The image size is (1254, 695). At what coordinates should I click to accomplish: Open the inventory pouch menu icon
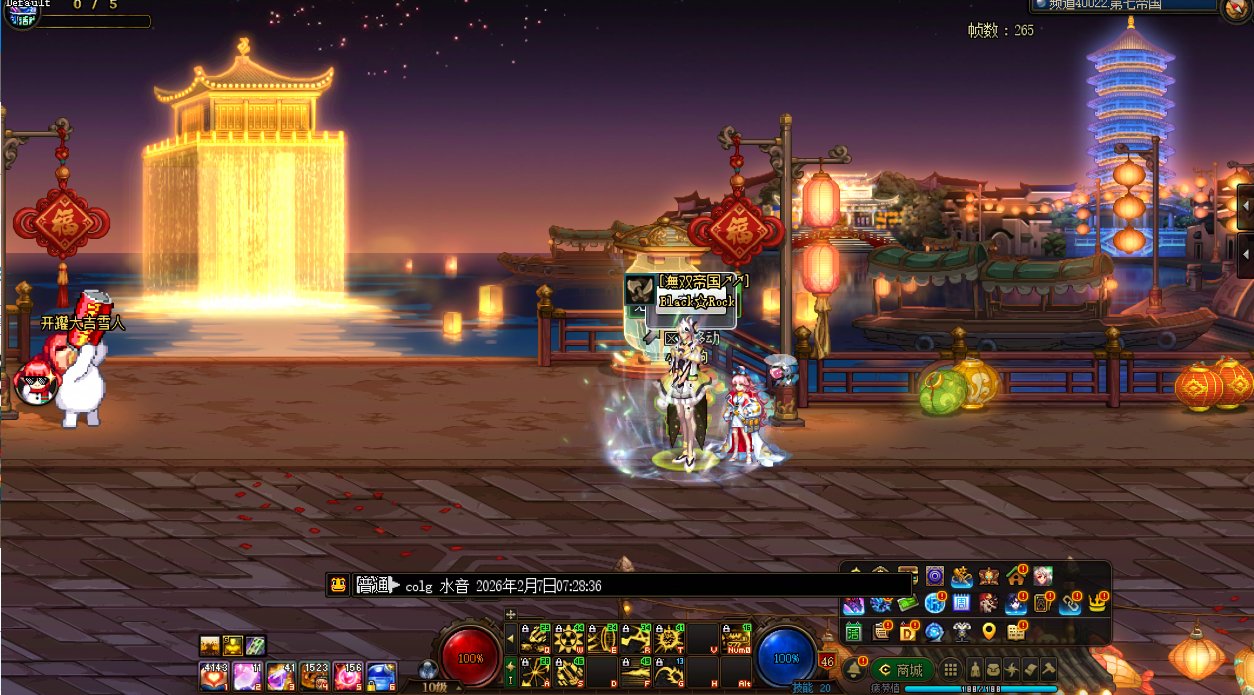(x=992, y=670)
